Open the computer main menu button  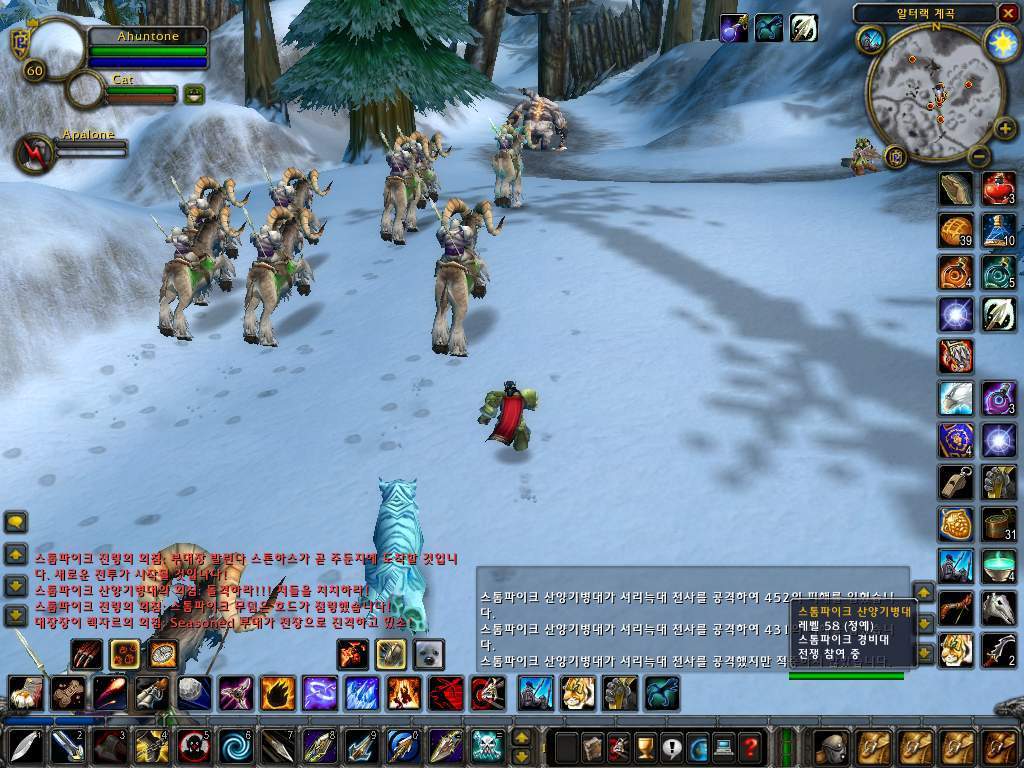[x=723, y=746]
